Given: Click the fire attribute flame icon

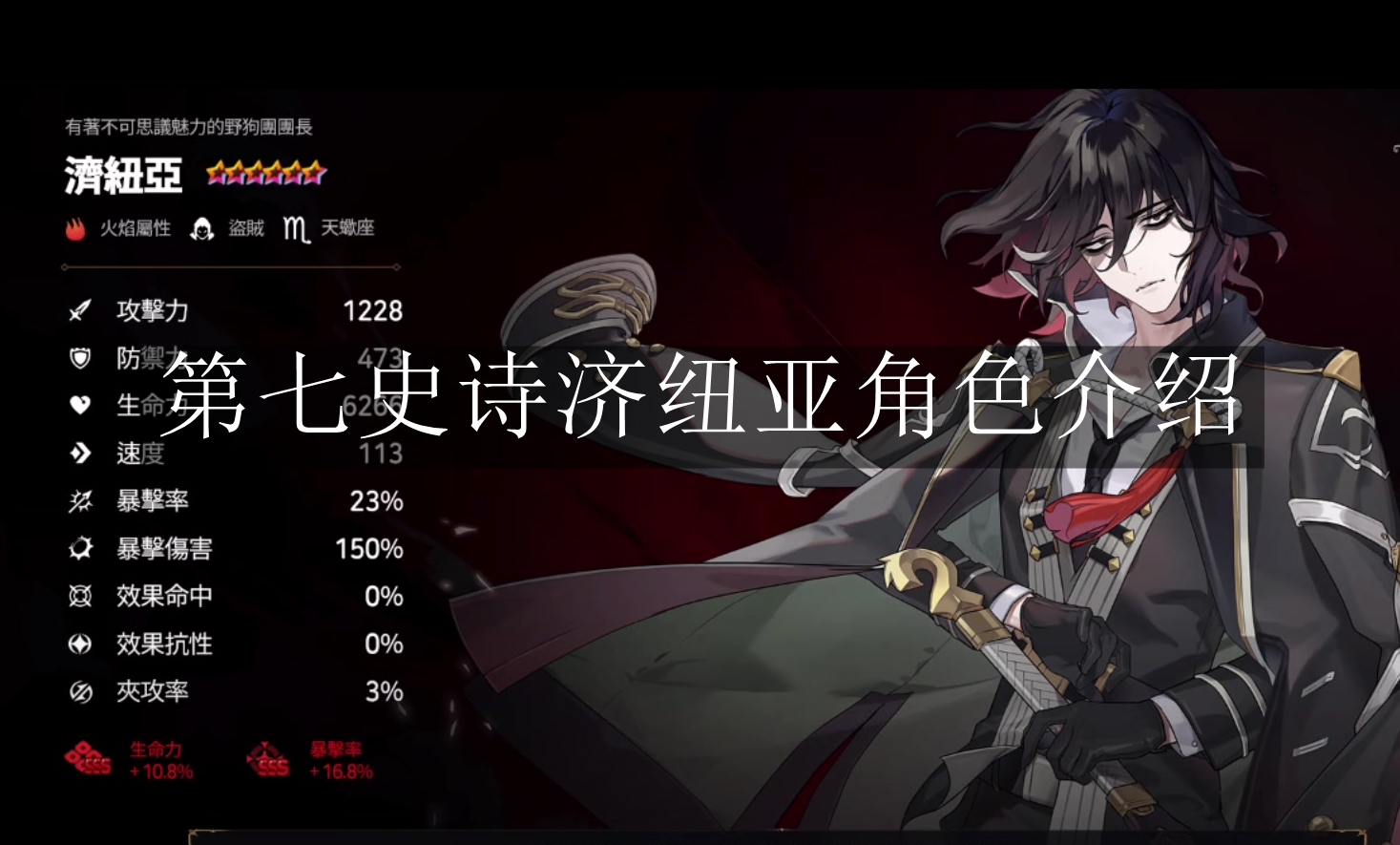Looking at the screenshot, I should (x=74, y=228).
